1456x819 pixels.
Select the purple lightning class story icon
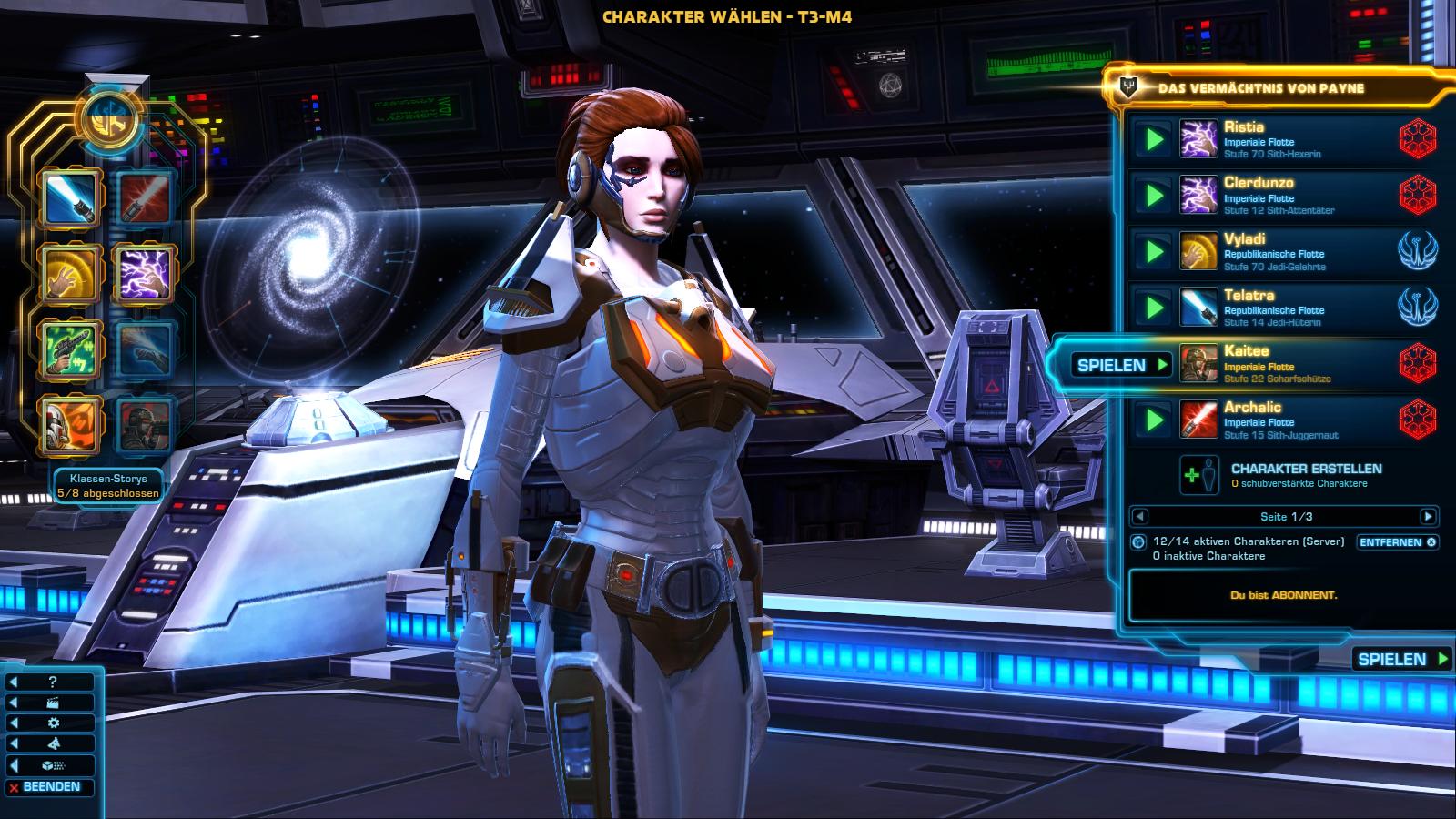point(144,273)
